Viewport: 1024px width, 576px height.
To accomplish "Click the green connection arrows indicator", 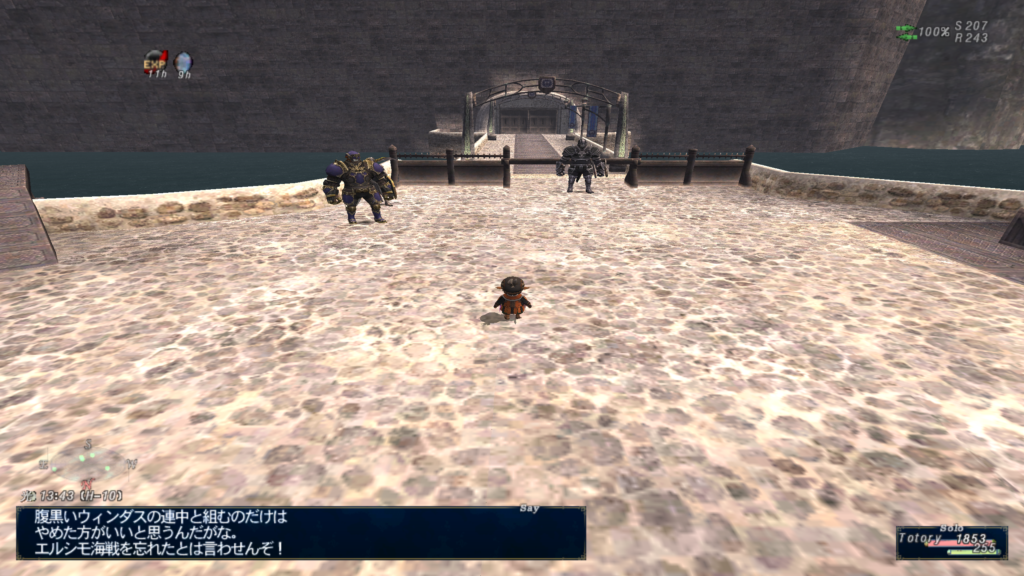I will click(905, 31).
